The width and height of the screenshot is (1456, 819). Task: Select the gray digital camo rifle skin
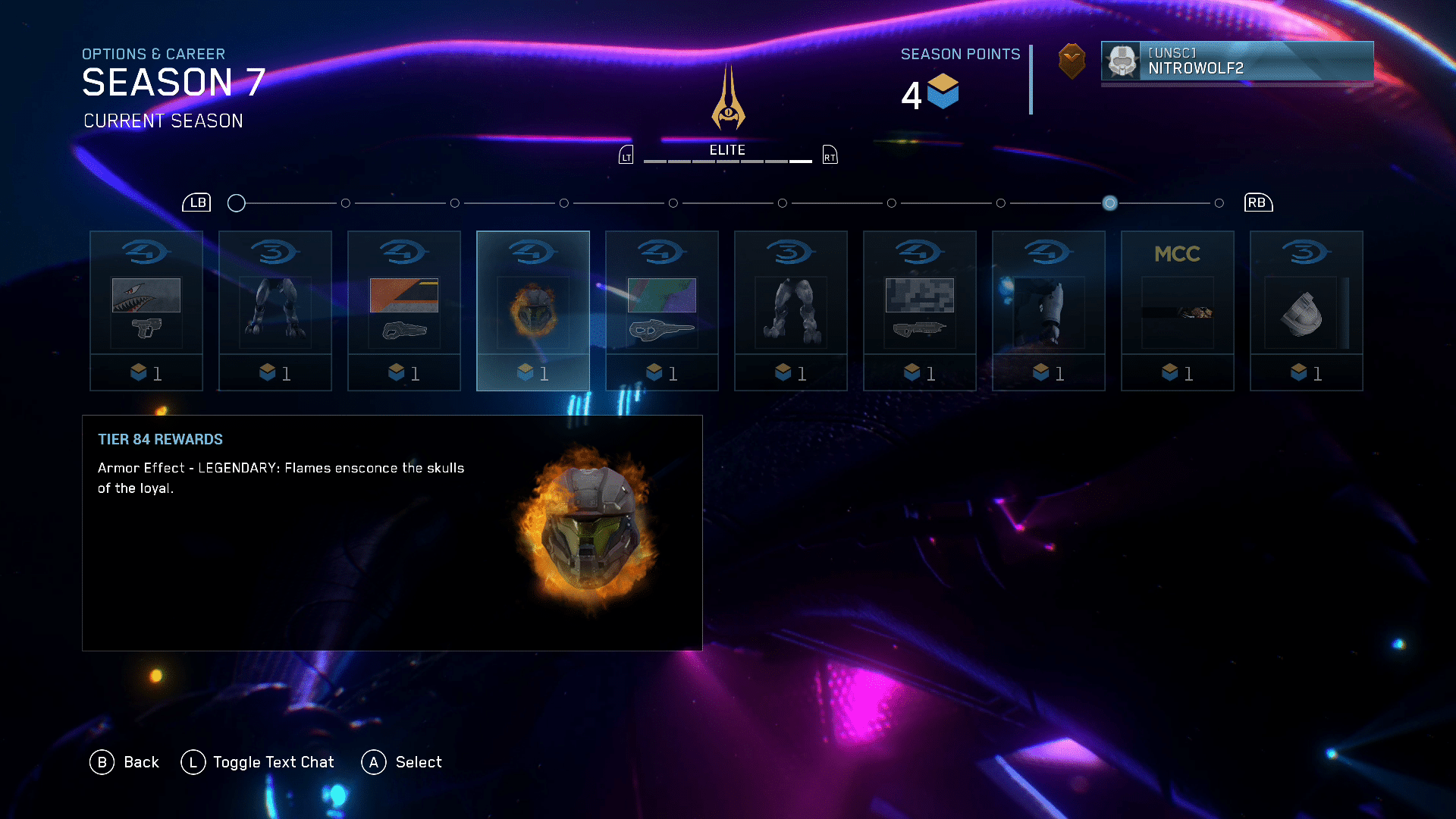[x=920, y=310]
